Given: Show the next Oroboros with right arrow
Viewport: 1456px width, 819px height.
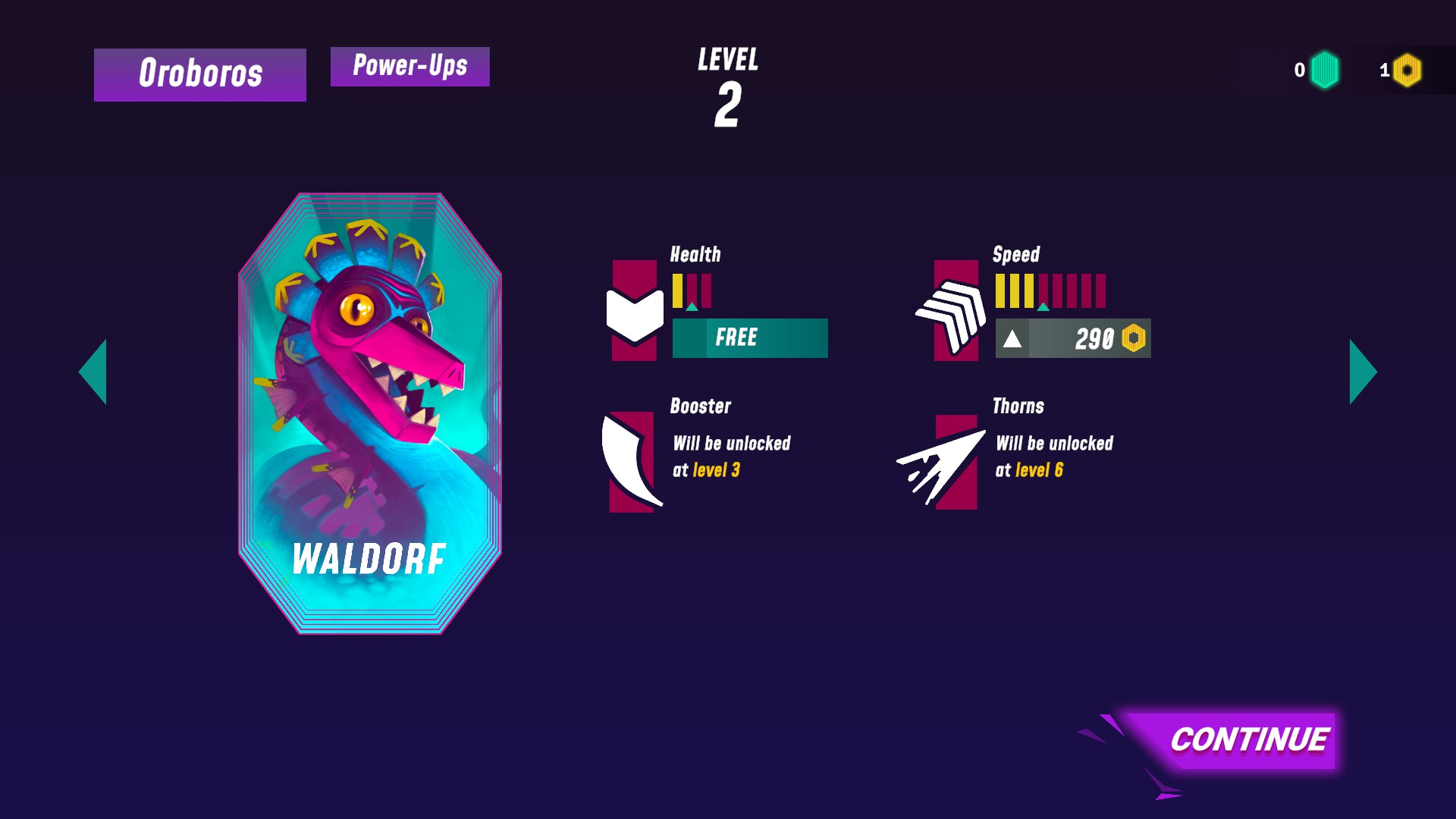Looking at the screenshot, I should [1362, 372].
